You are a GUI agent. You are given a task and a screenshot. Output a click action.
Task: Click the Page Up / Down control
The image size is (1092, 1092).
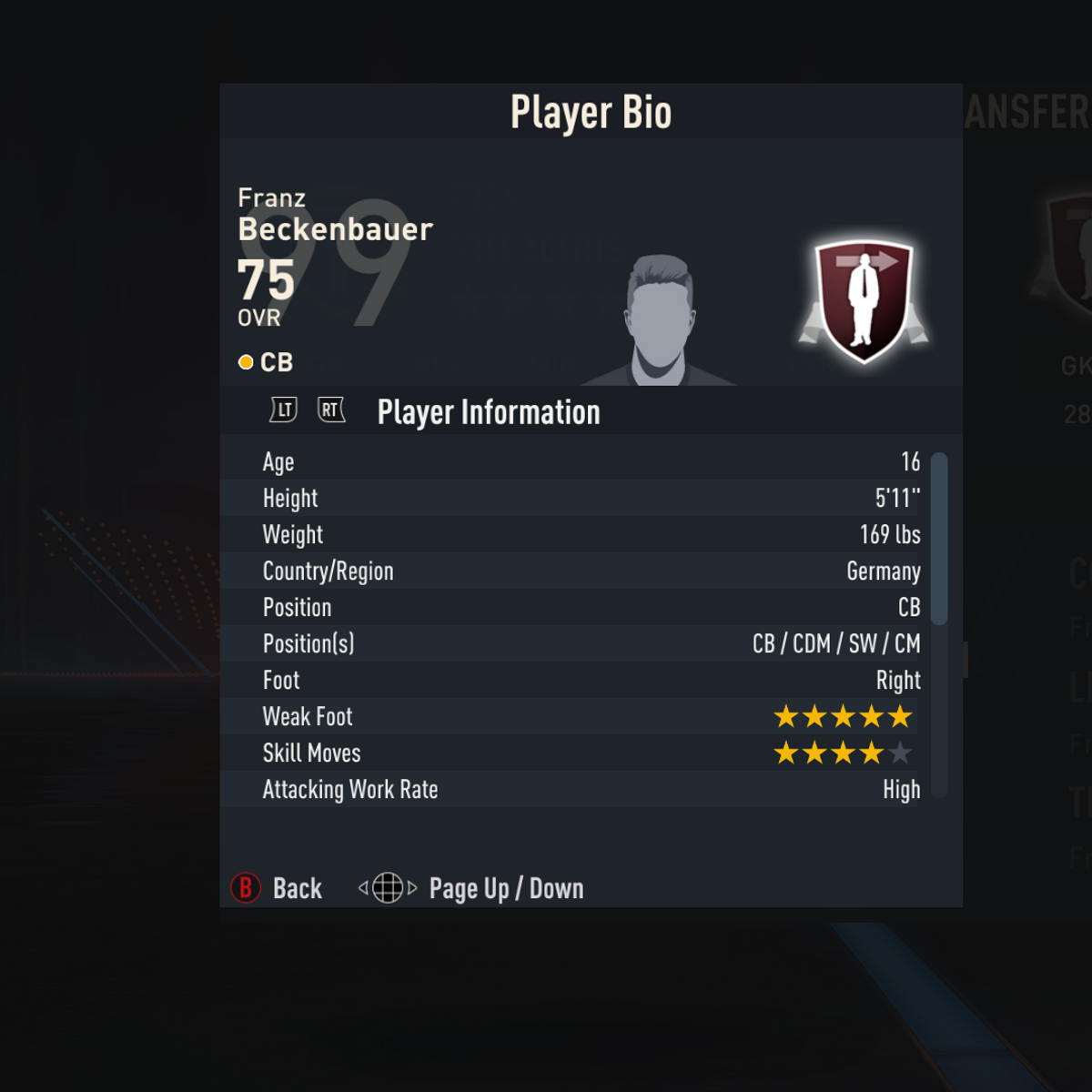coord(471,888)
